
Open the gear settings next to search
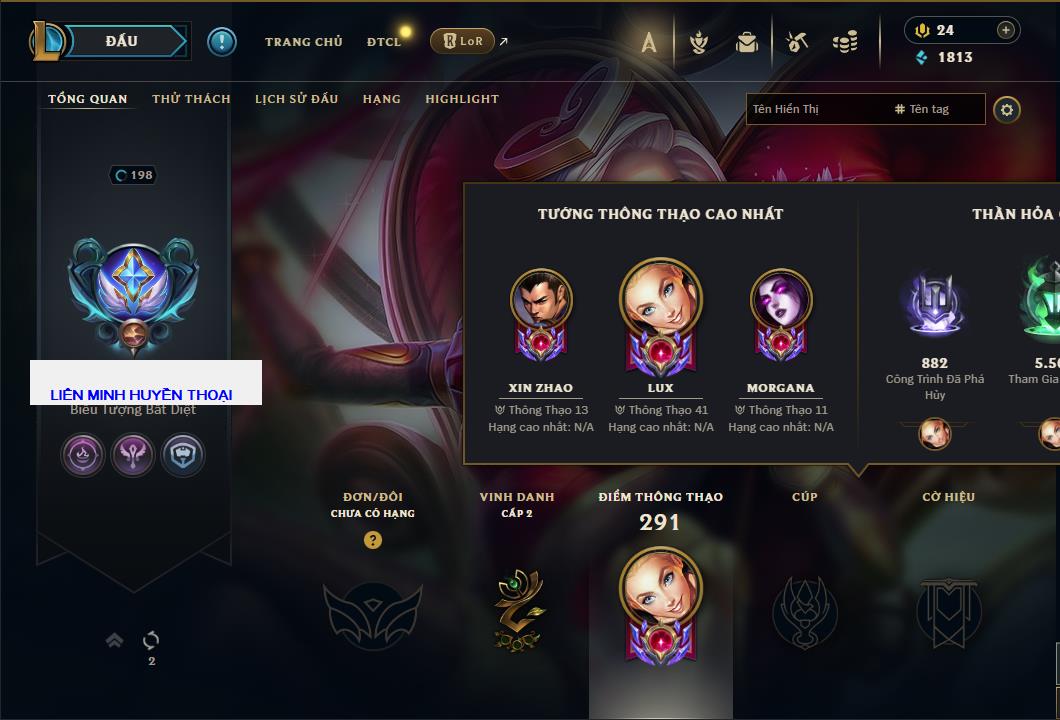click(1007, 109)
